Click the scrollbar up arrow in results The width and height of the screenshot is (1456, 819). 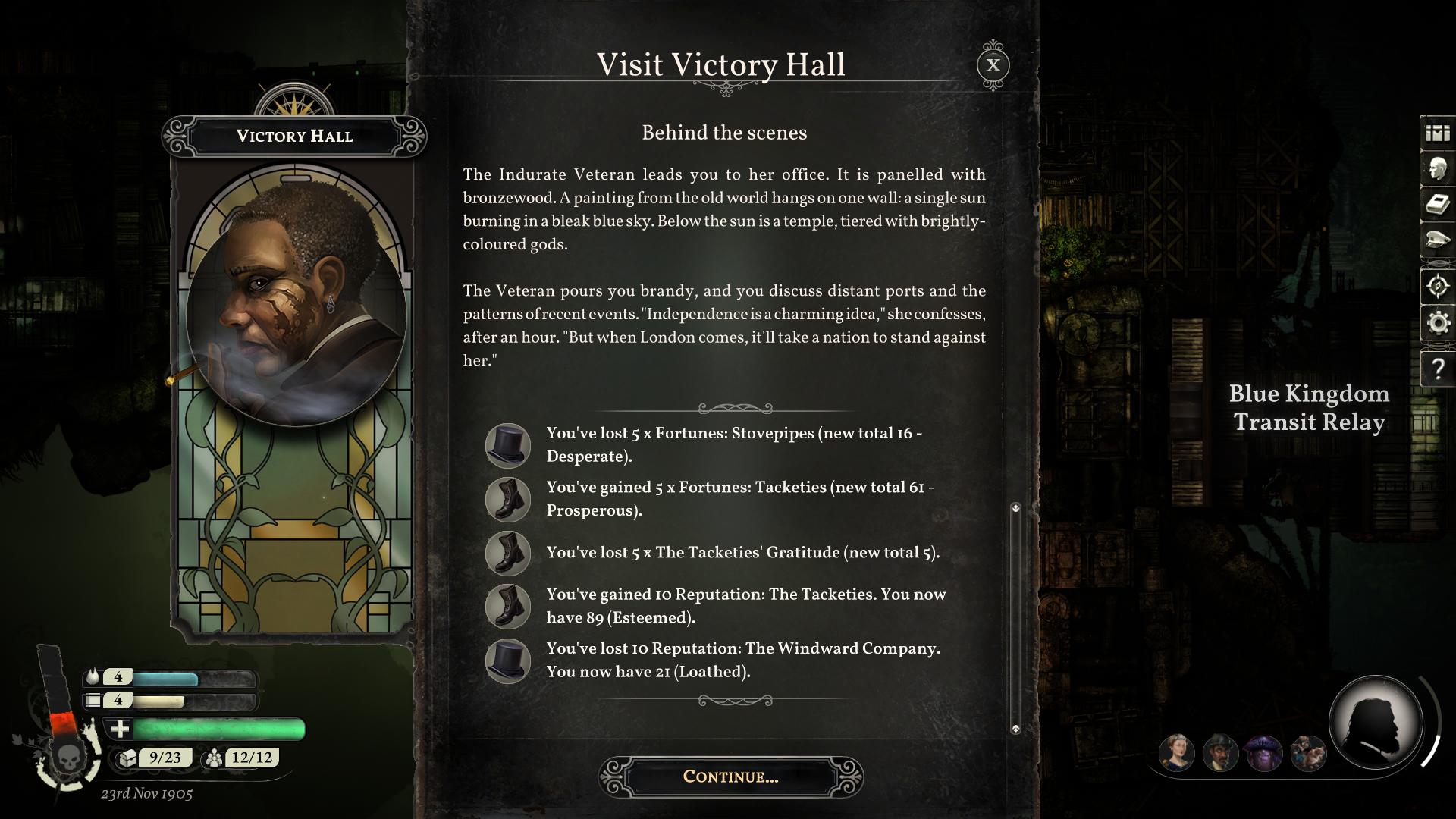pos(1015,507)
